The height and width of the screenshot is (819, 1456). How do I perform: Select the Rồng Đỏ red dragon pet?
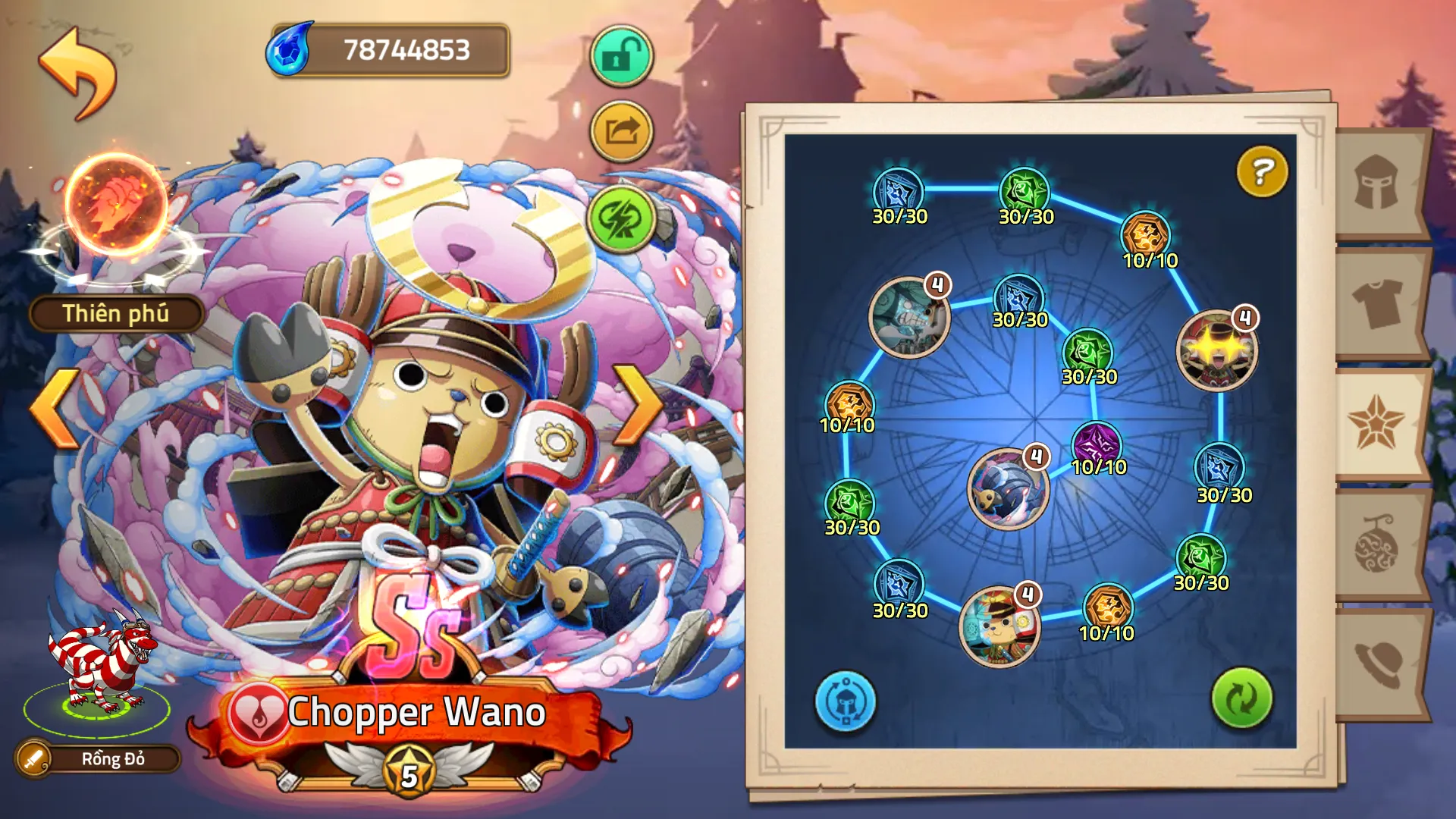(99, 667)
